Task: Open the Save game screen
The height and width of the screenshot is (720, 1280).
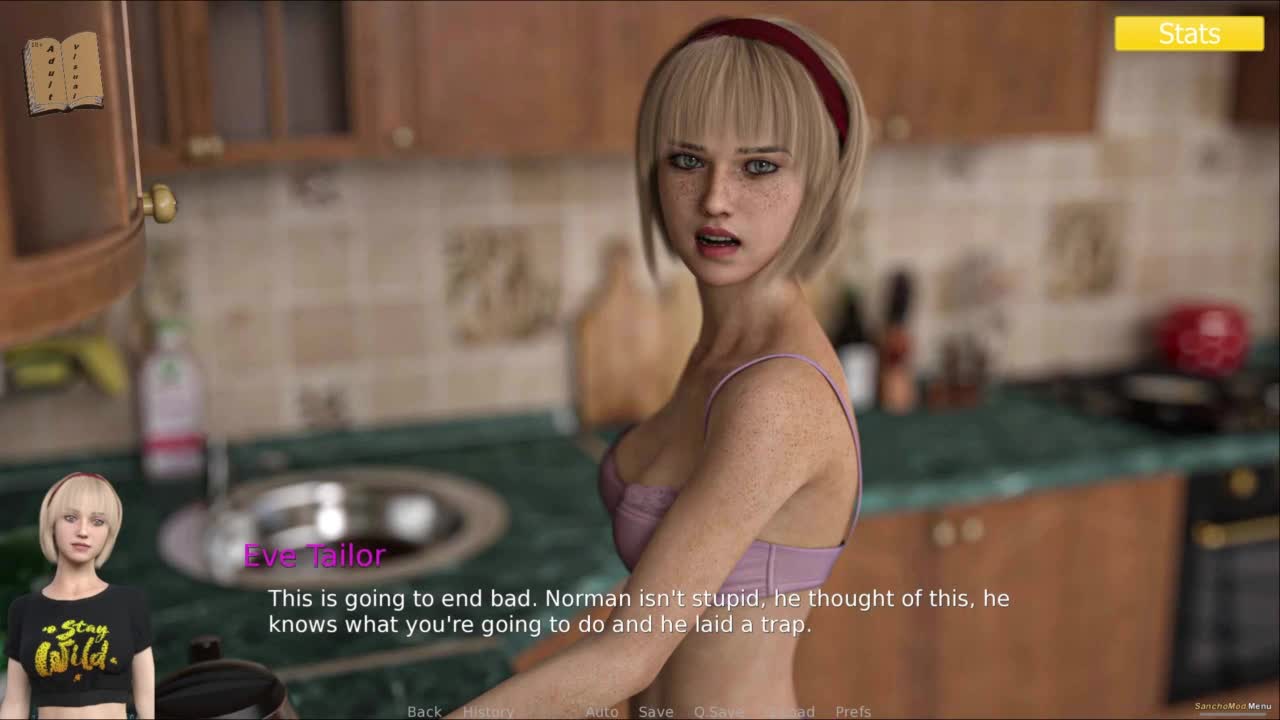Action: (655, 711)
